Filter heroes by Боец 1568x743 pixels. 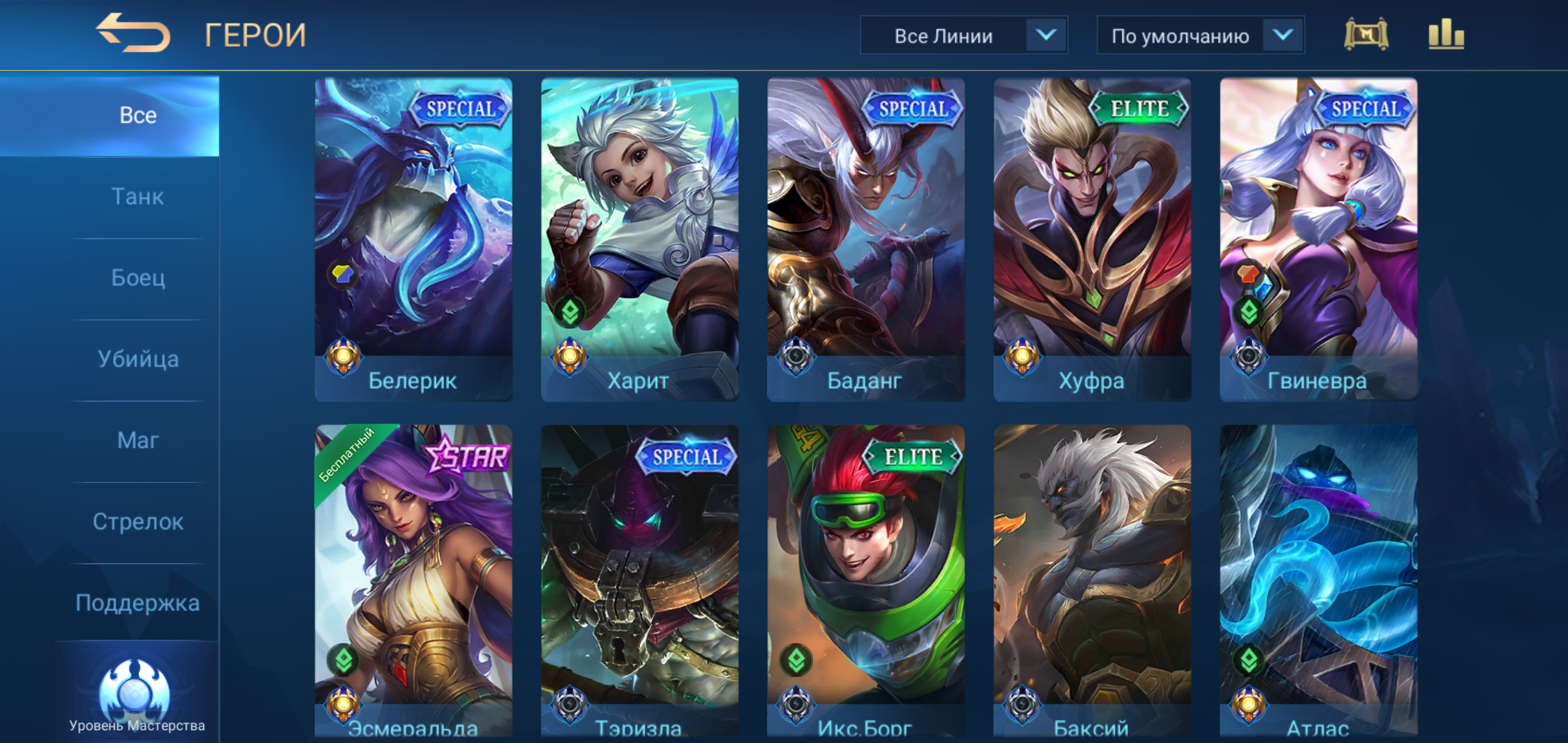coord(138,278)
